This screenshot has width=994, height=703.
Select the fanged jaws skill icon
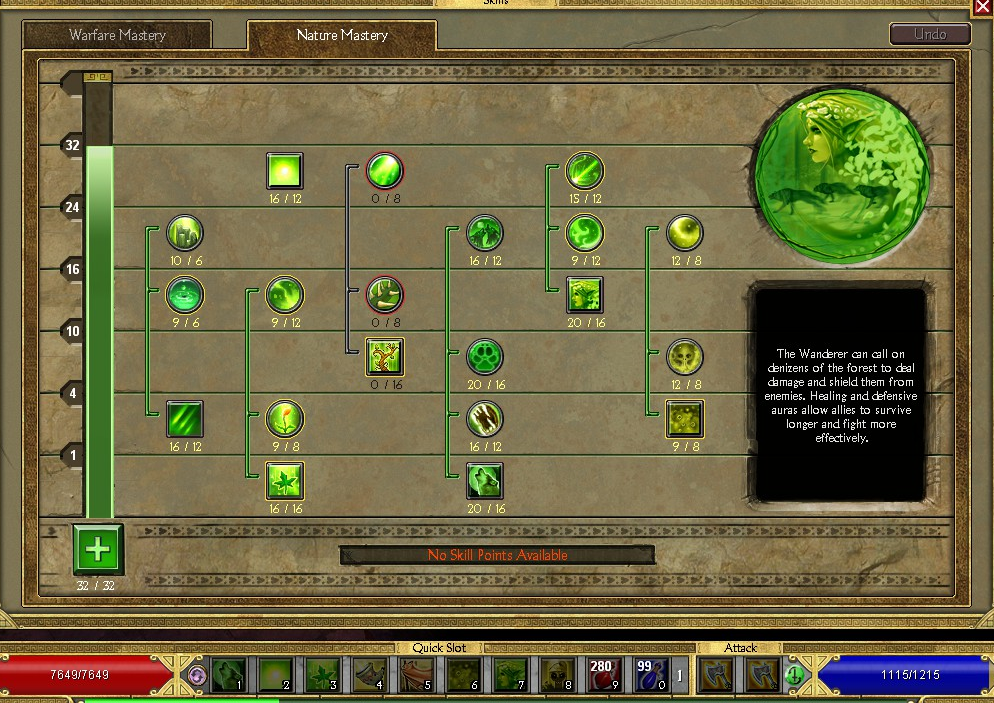coord(485,419)
